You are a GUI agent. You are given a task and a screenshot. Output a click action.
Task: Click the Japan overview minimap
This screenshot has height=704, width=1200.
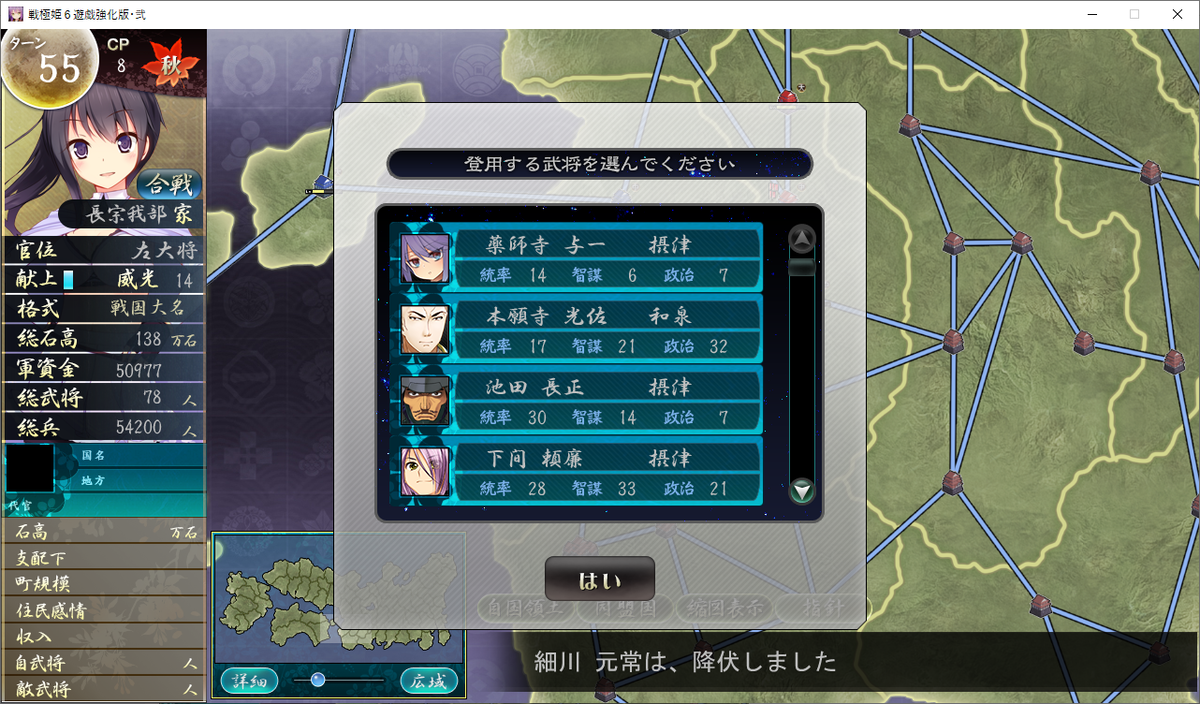(338, 600)
